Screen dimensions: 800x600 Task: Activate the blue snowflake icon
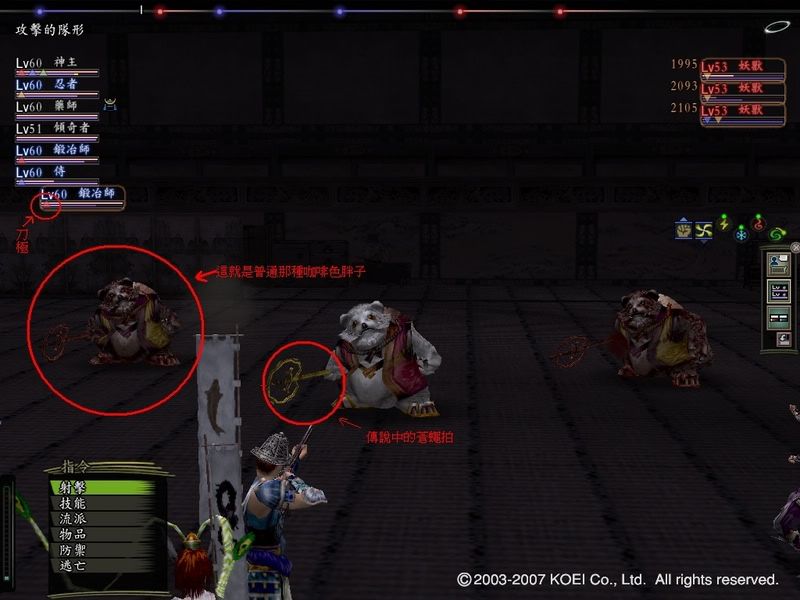tap(741, 234)
